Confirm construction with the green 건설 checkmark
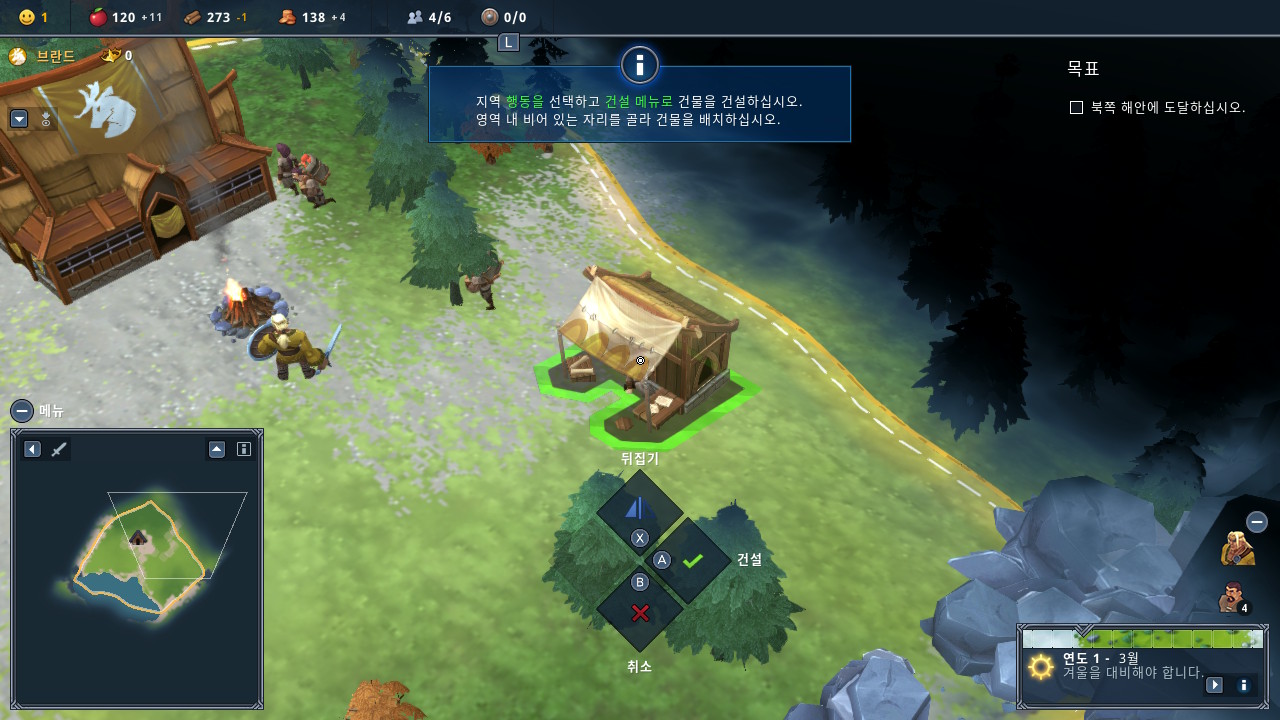Image resolution: width=1280 pixels, height=720 pixels. [x=691, y=560]
